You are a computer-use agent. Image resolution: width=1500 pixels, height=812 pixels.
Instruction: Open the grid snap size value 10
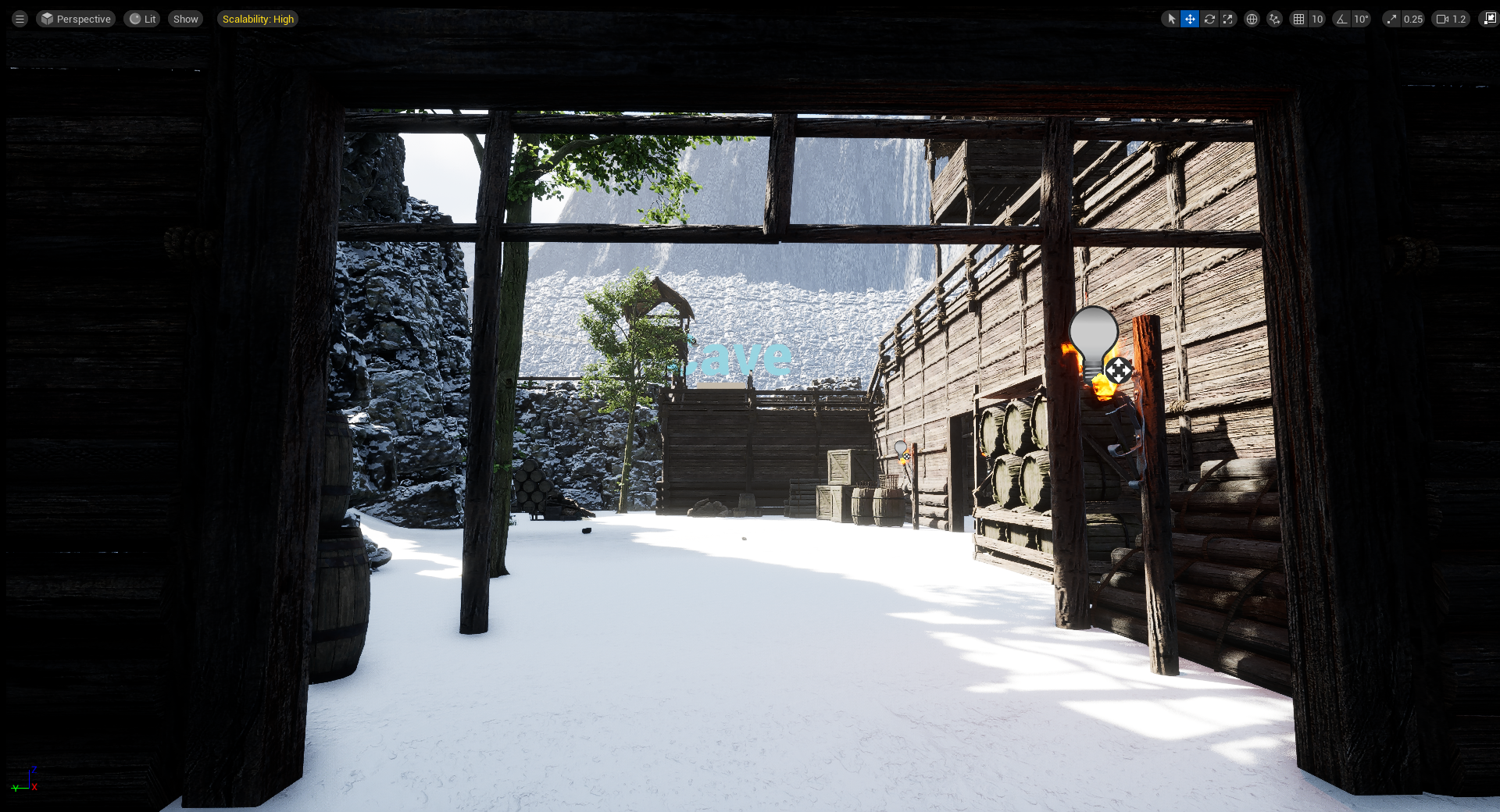tap(1317, 19)
